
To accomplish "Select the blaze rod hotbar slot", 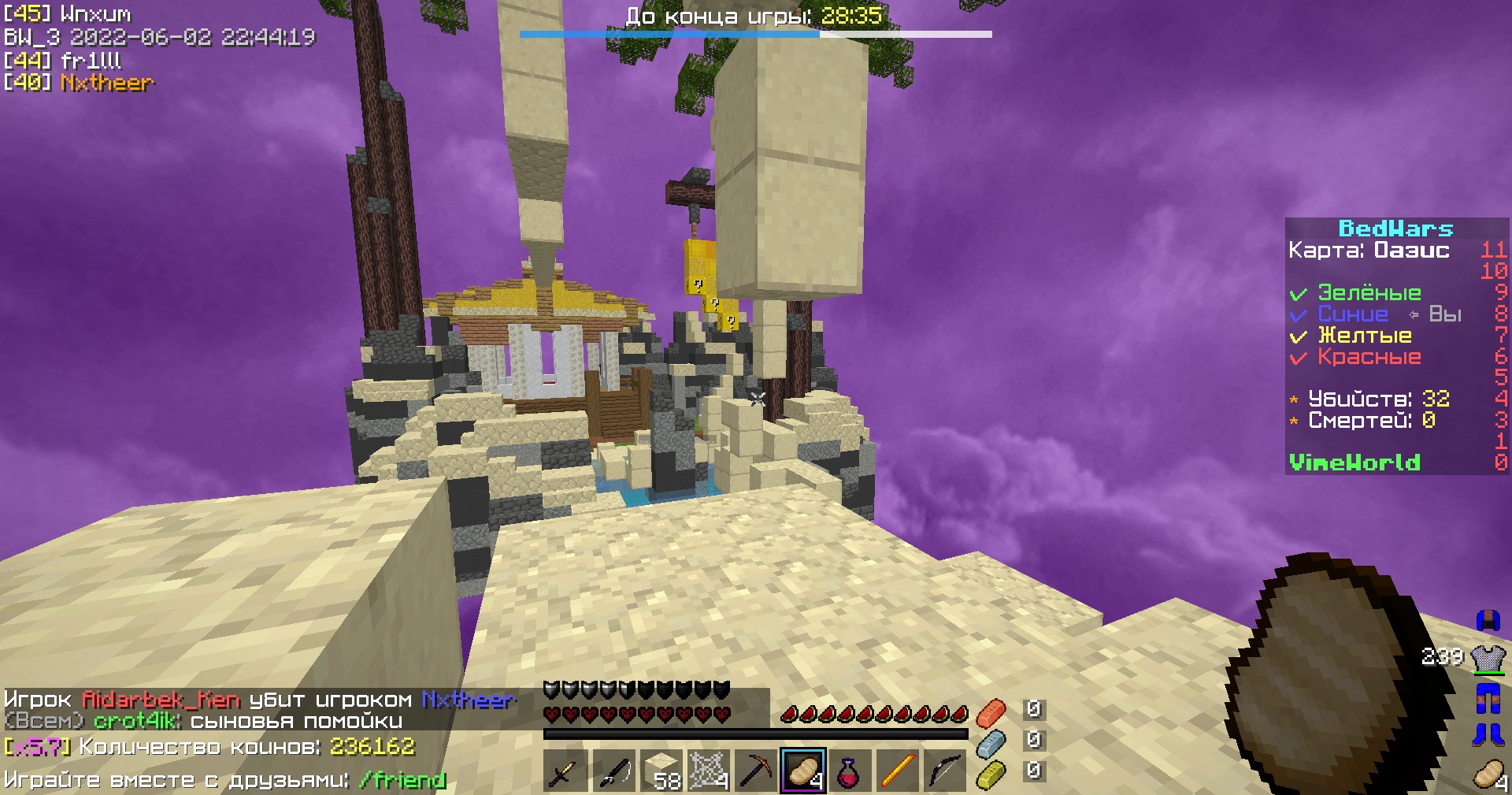I will pos(898,771).
